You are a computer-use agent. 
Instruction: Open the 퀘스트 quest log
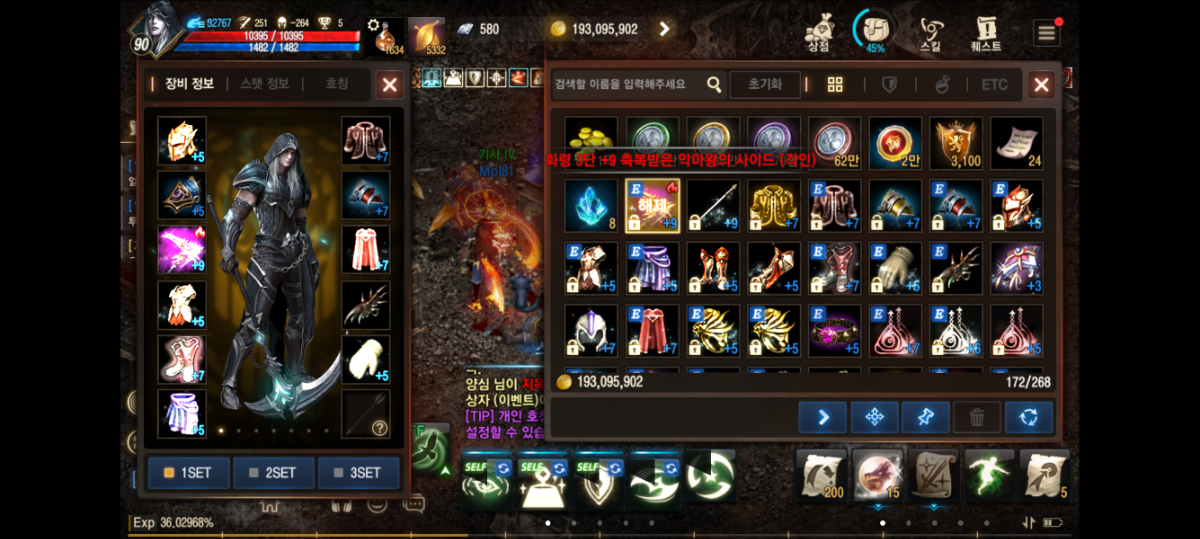coord(986,32)
